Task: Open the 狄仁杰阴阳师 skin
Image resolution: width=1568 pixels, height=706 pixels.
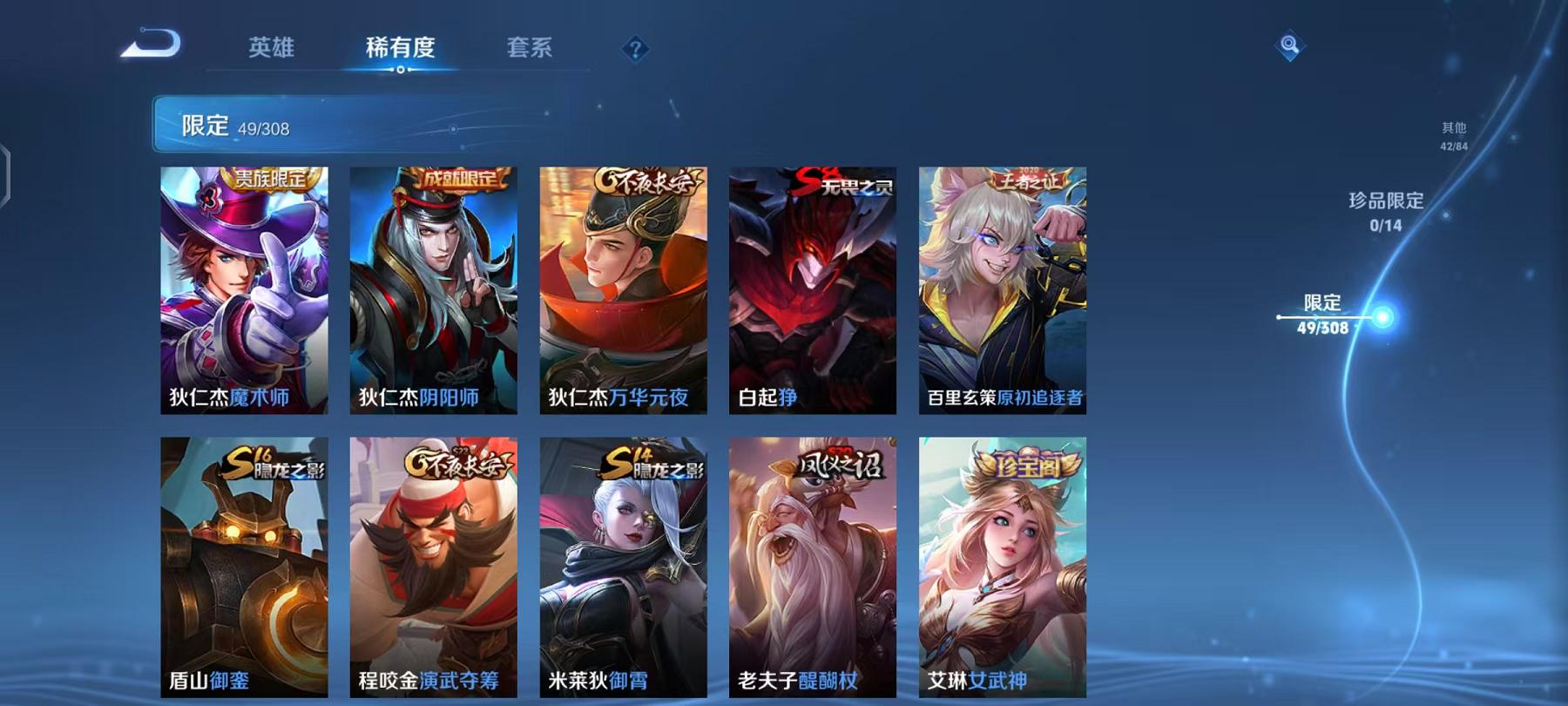Action: coord(433,288)
